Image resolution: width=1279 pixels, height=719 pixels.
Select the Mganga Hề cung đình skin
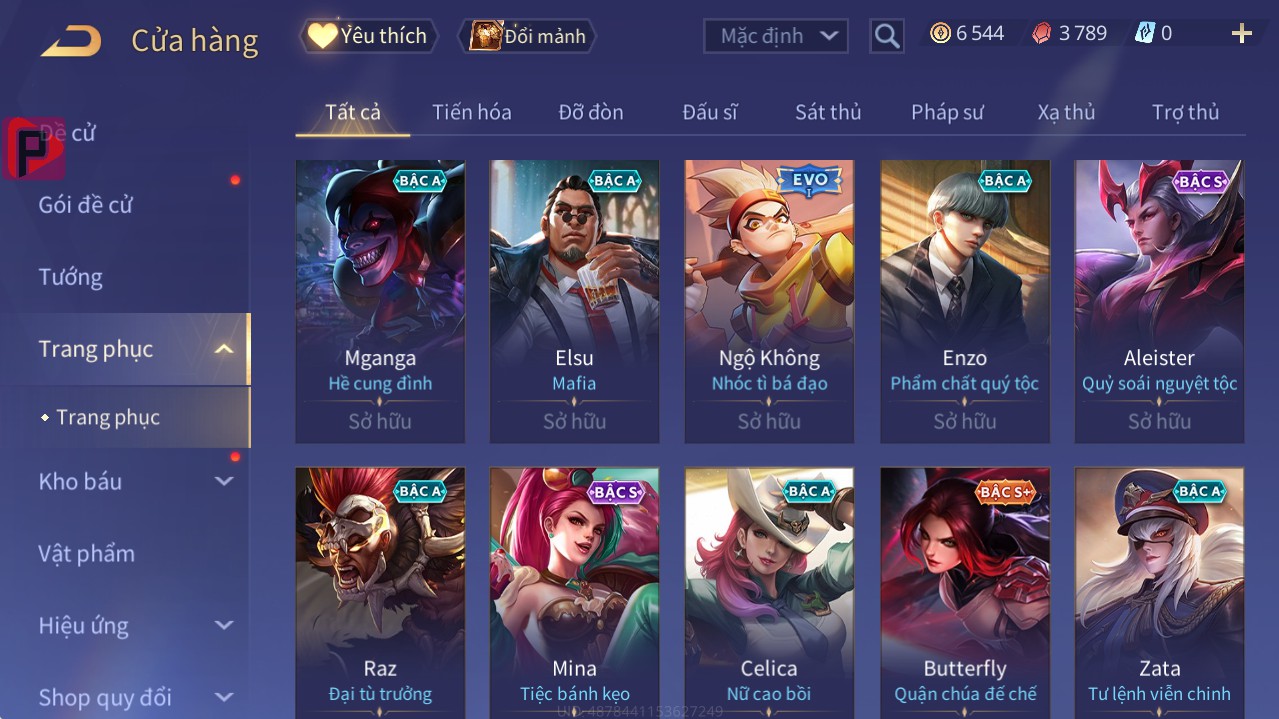pyautogui.click(x=380, y=300)
